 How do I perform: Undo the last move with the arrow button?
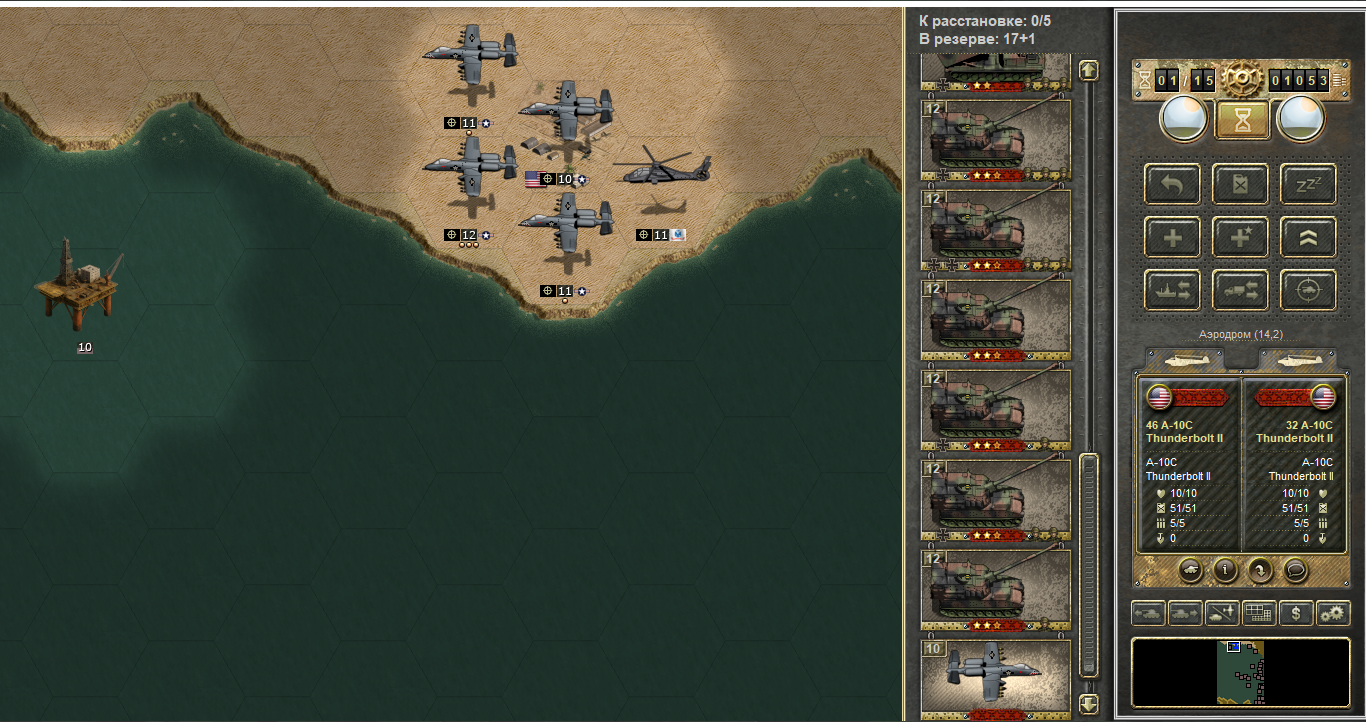pyautogui.click(x=1172, y=184)
